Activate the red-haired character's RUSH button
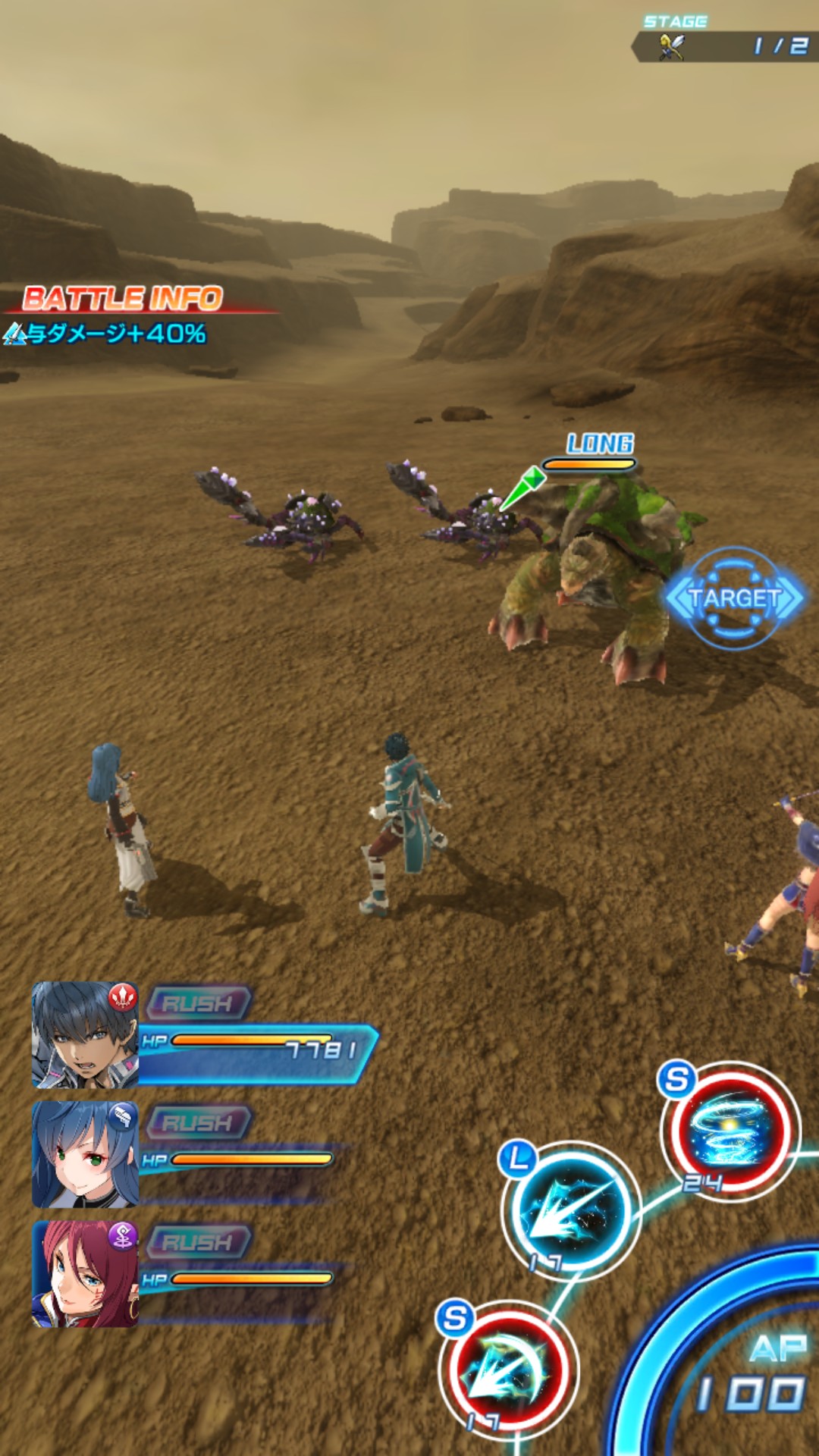 [199, 1241]
